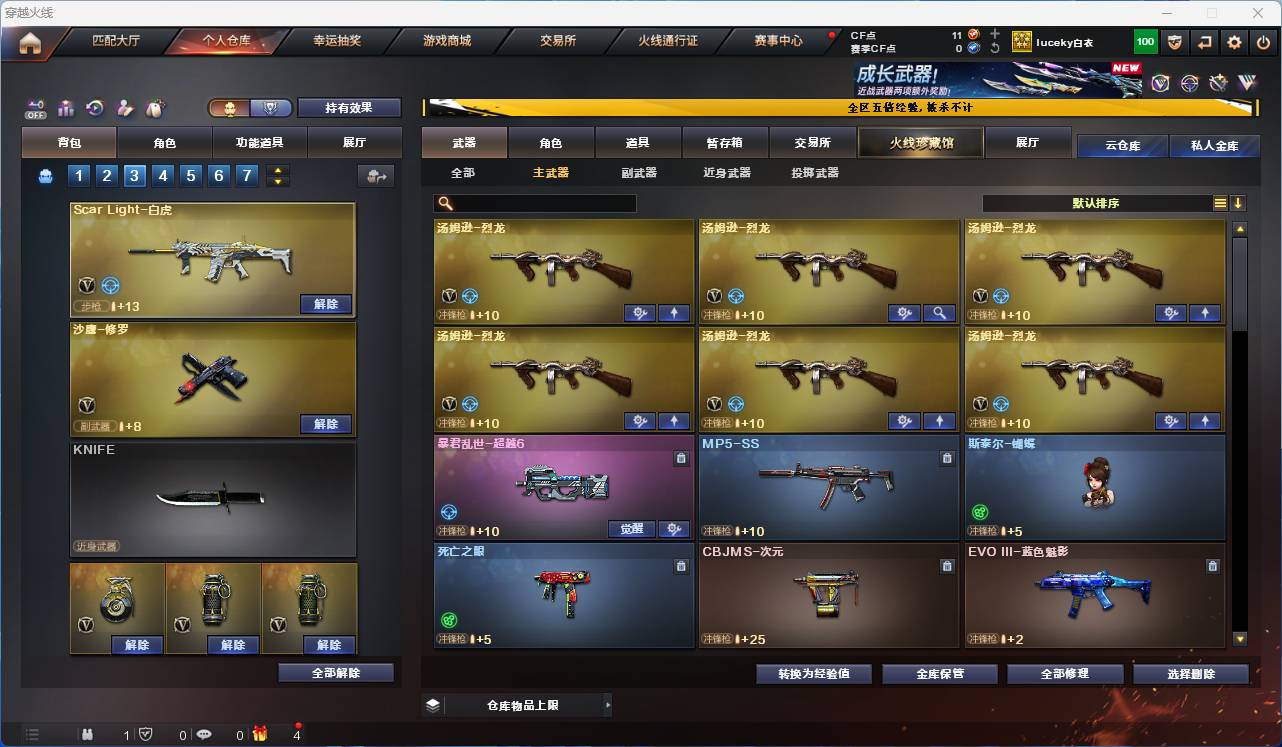Image resolution: width=1282 pixels, height=747 pixels.
Task: Click the 全部解除 button in left panel
Action: pyautogui.click(x=334, y=672)
